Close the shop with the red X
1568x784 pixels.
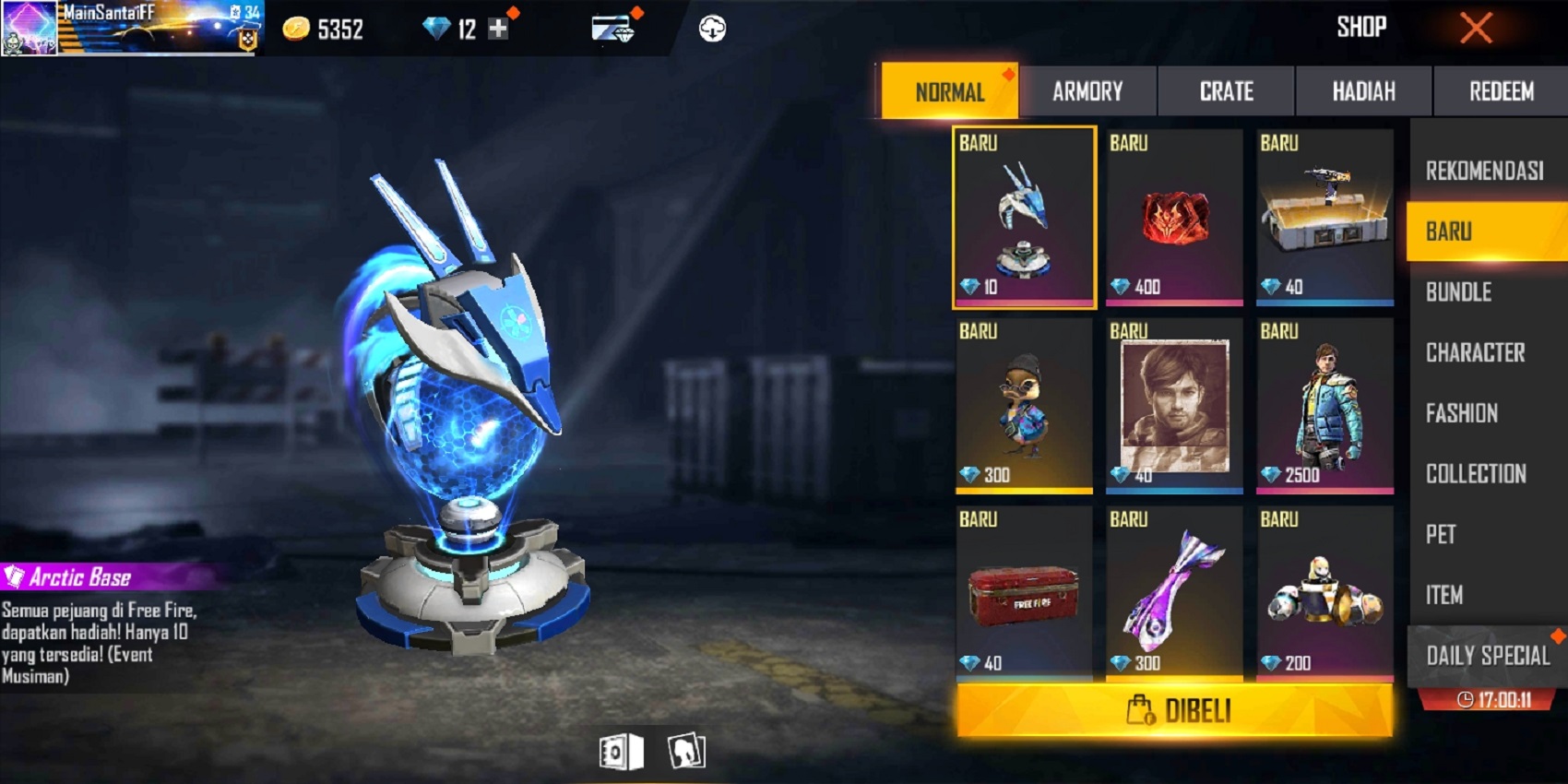[1475, 27]
